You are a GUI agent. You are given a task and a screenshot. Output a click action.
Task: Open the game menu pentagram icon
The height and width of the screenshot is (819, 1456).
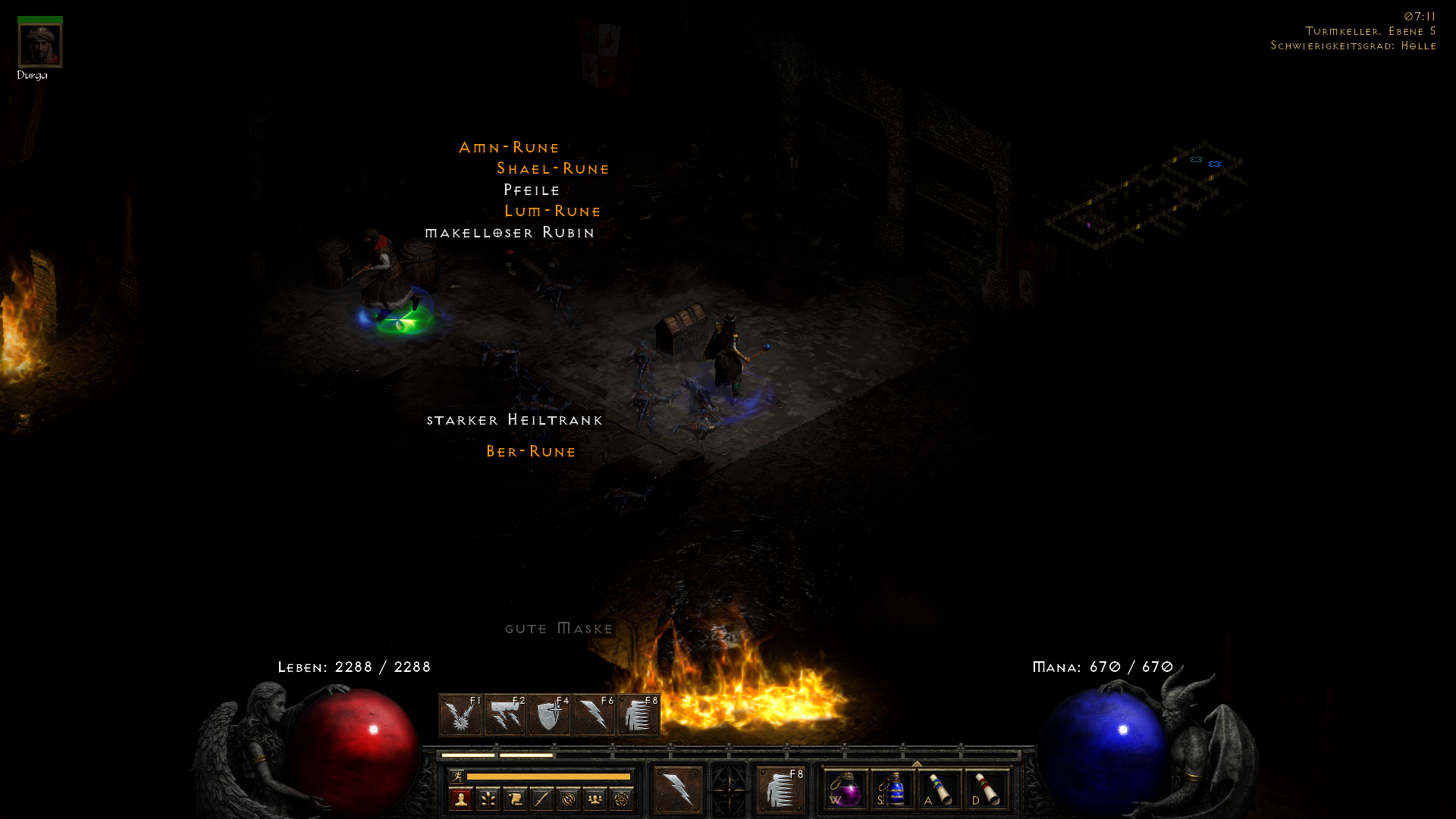(x=623, y=799)
